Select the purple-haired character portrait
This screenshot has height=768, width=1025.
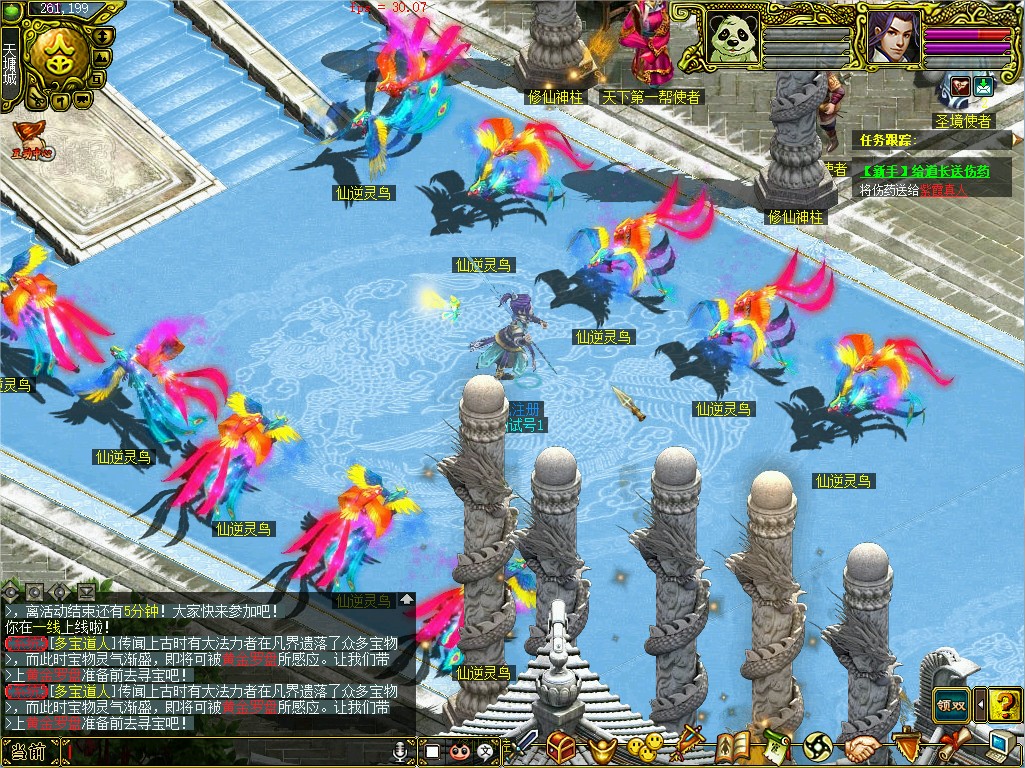892,37
